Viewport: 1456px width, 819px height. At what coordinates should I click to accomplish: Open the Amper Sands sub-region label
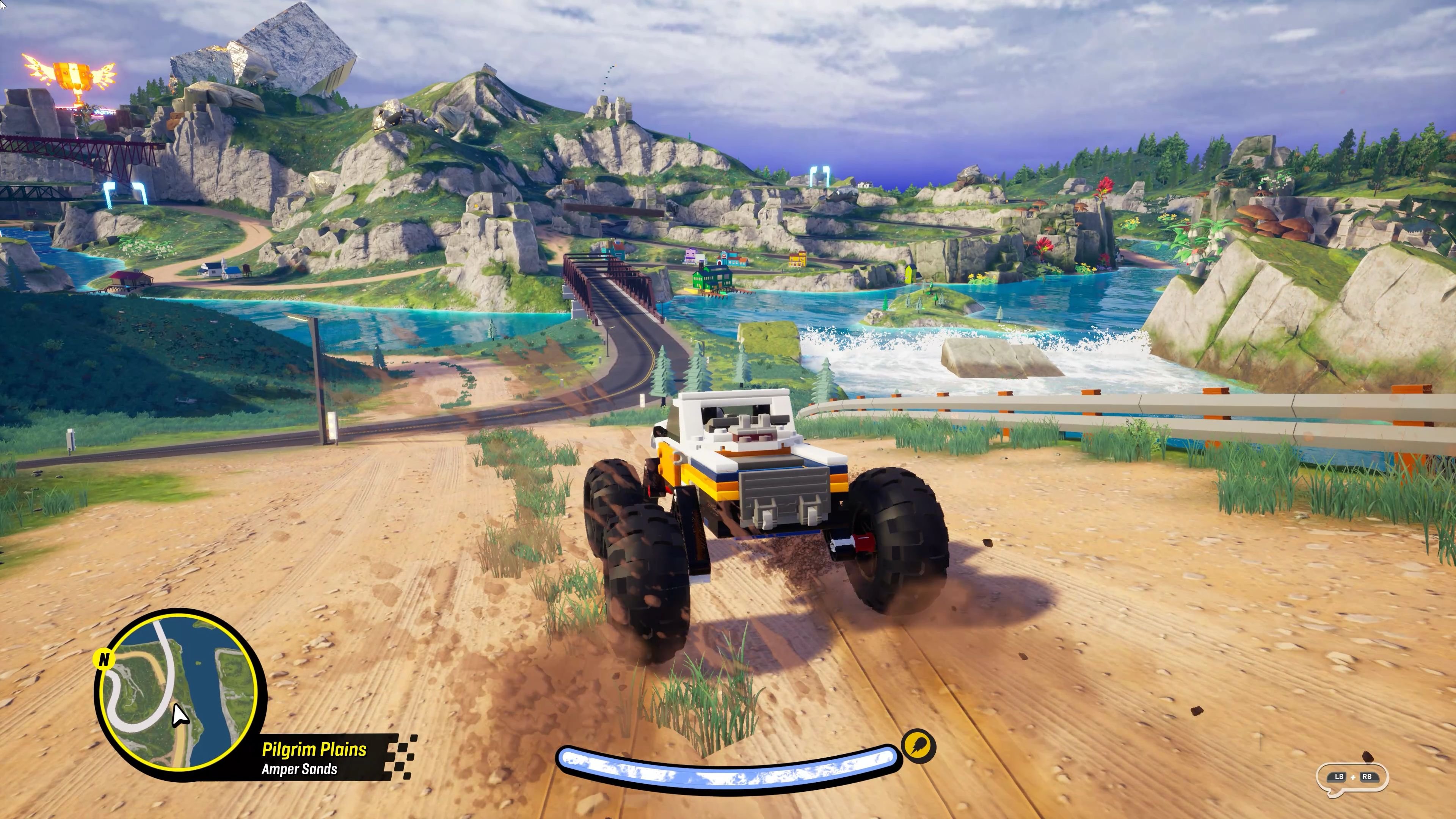pos(300,770)
